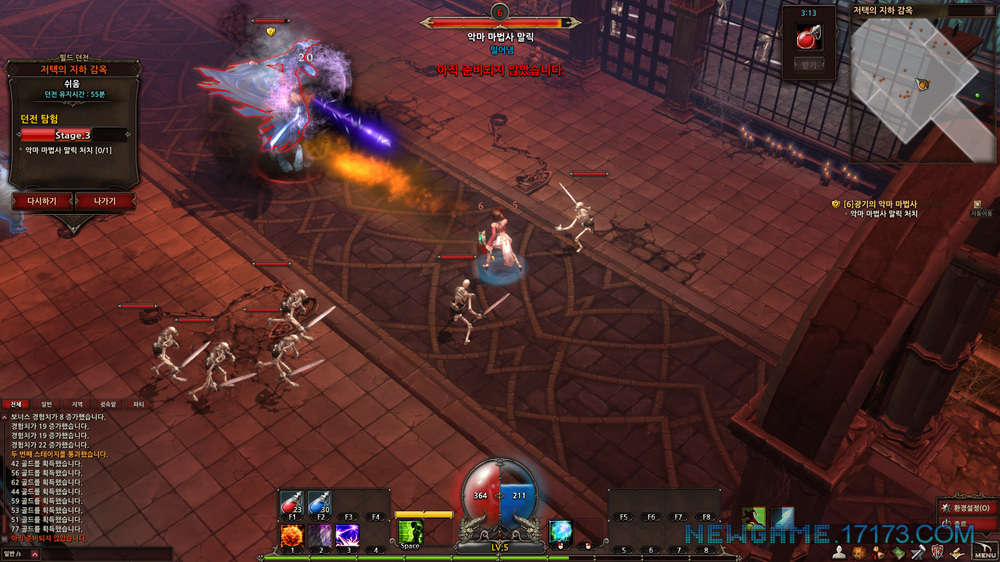Open the 일반 chat tab
1000x562 pixels.
coord(46,405)
